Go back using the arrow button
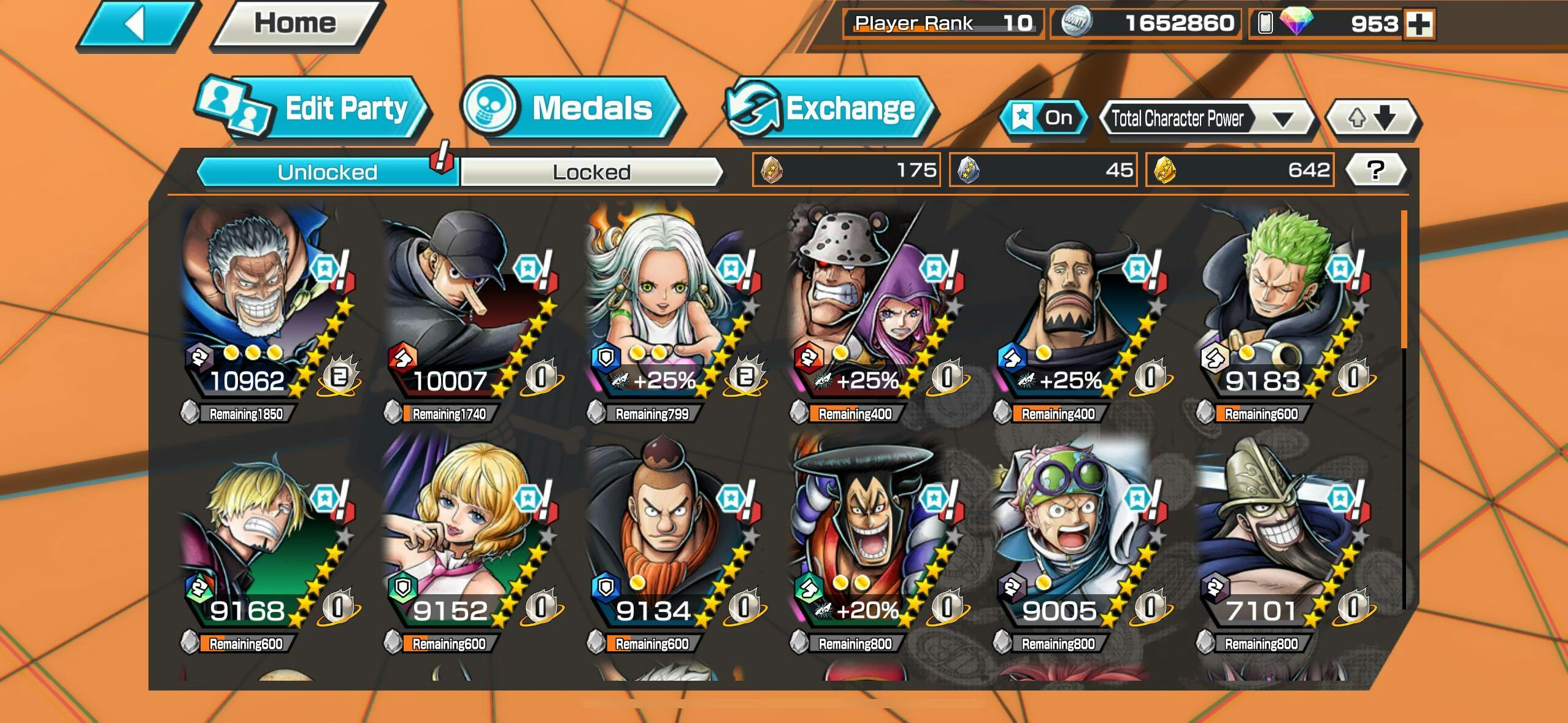 (x=136, y=25)
